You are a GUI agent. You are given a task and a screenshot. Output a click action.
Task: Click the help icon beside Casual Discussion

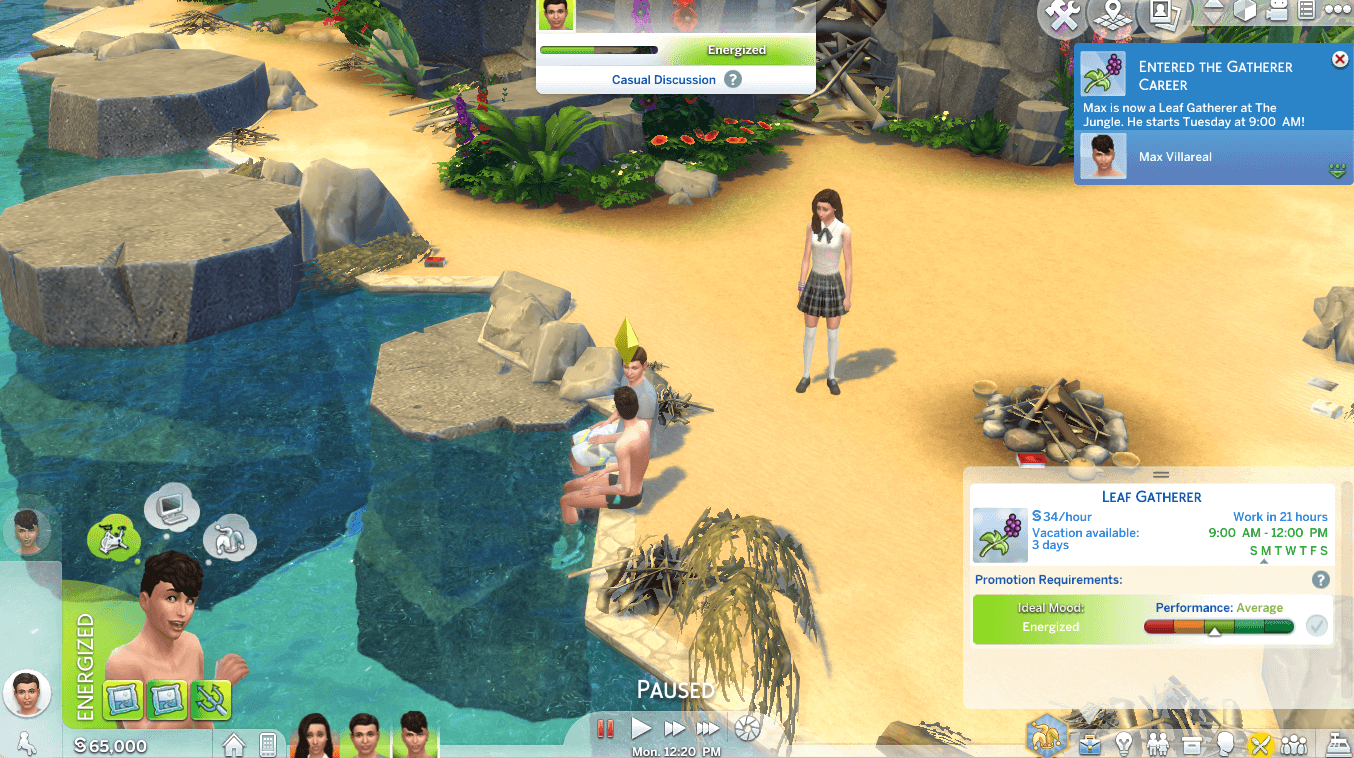[733, 79]
